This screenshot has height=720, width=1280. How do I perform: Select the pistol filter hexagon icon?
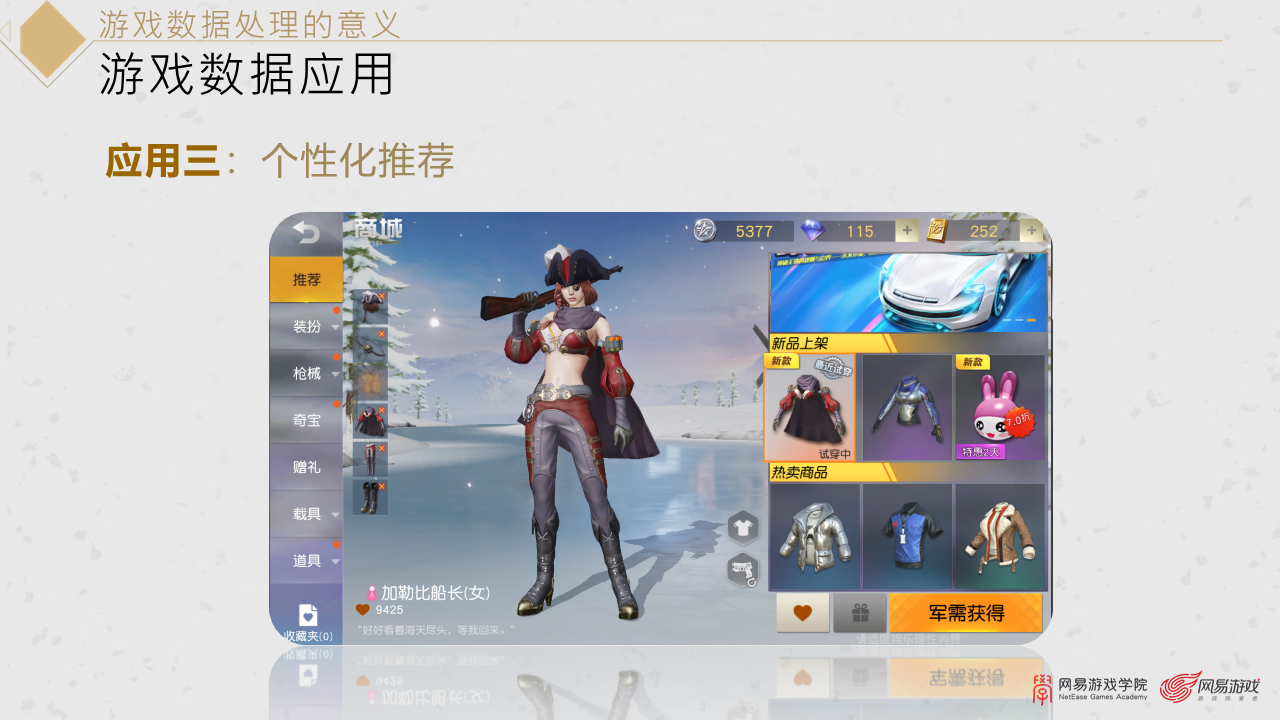pos(741,567)
